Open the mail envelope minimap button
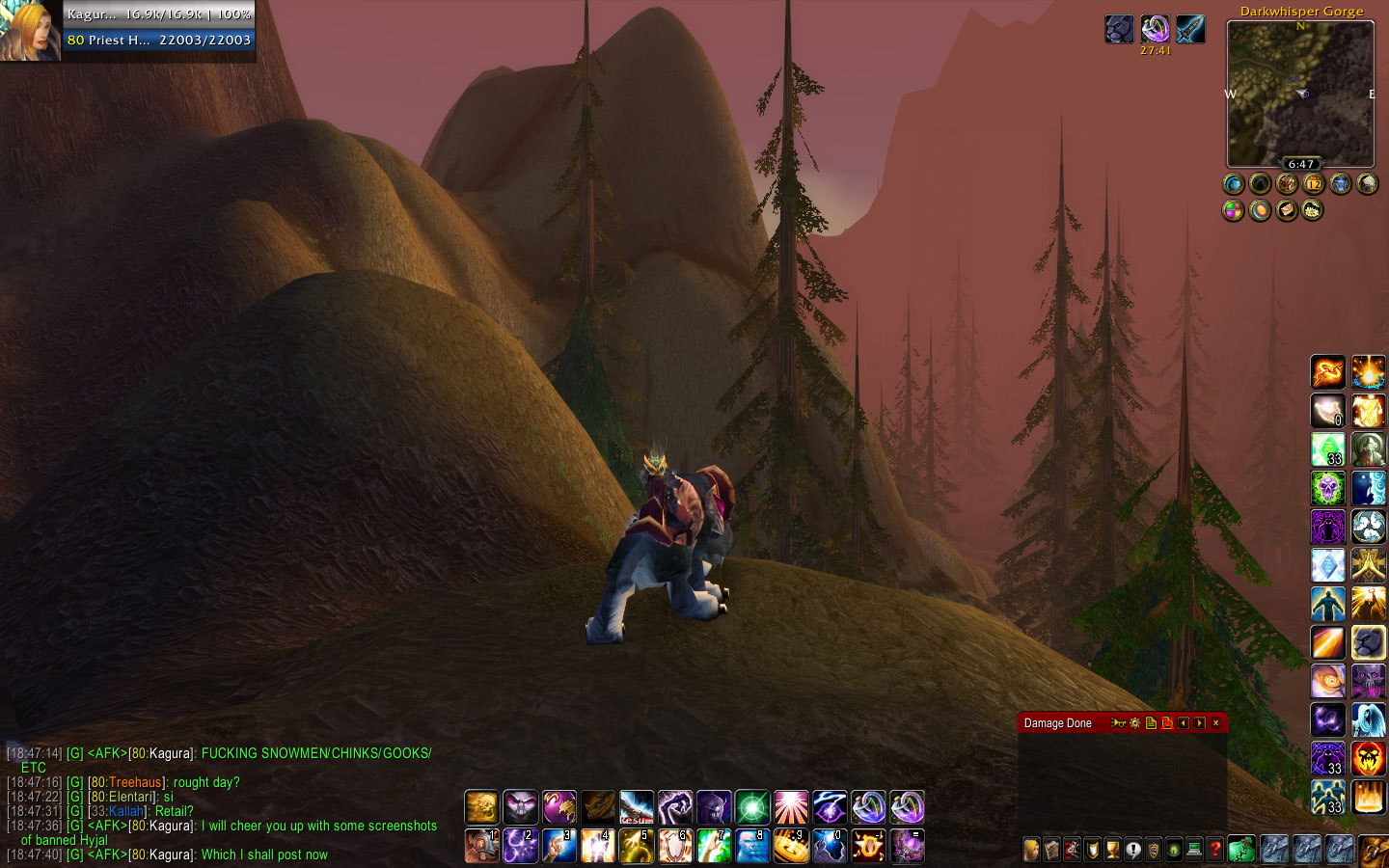This screenshot has width=1389, height=868. coord(1287,210)
